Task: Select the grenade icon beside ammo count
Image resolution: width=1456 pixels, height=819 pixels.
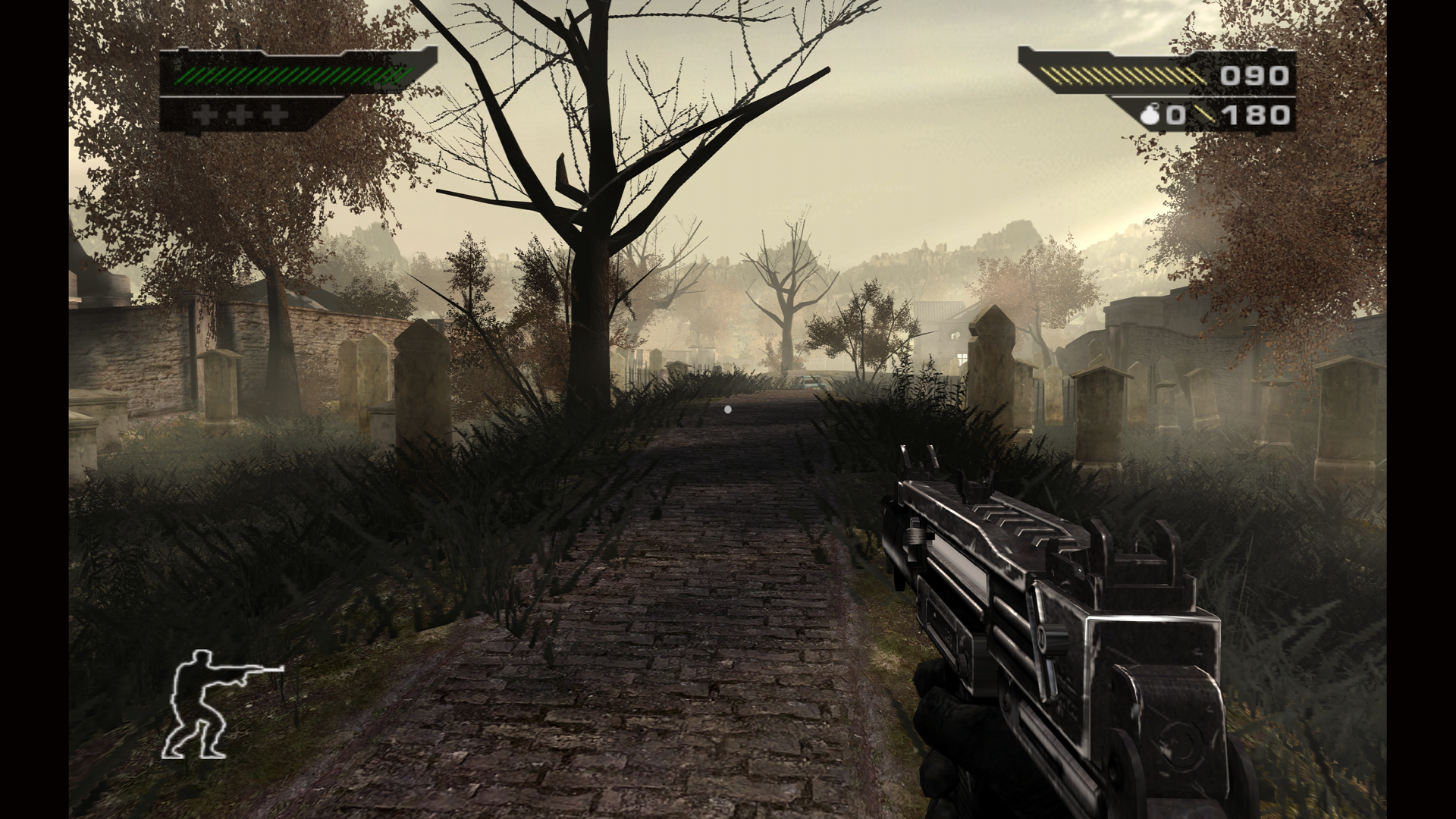Action: (x=1151, y=115)
